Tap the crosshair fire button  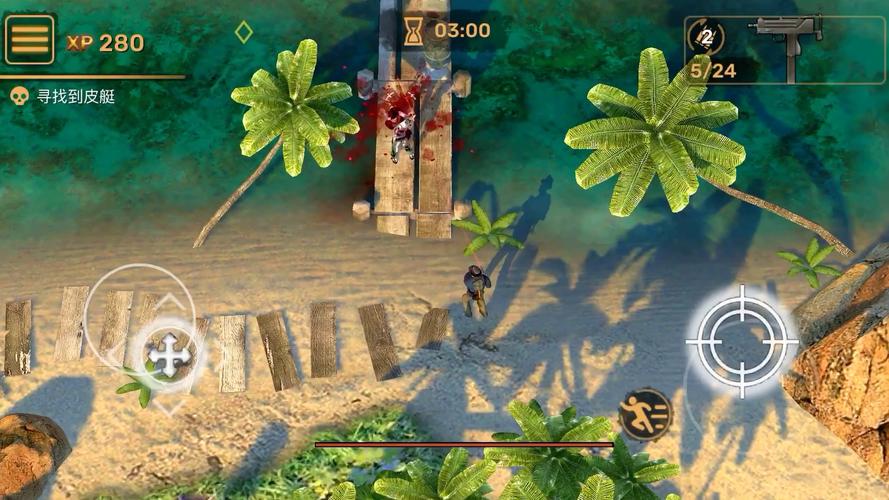click(742, 340)
